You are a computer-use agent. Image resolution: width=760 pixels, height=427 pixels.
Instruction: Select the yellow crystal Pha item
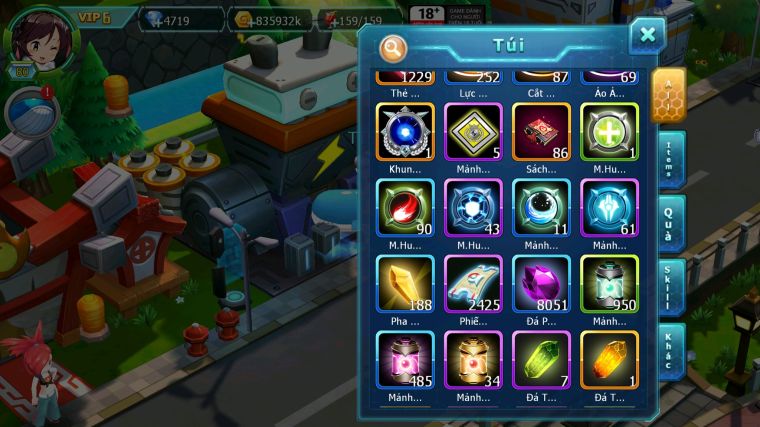click(405, 284)
